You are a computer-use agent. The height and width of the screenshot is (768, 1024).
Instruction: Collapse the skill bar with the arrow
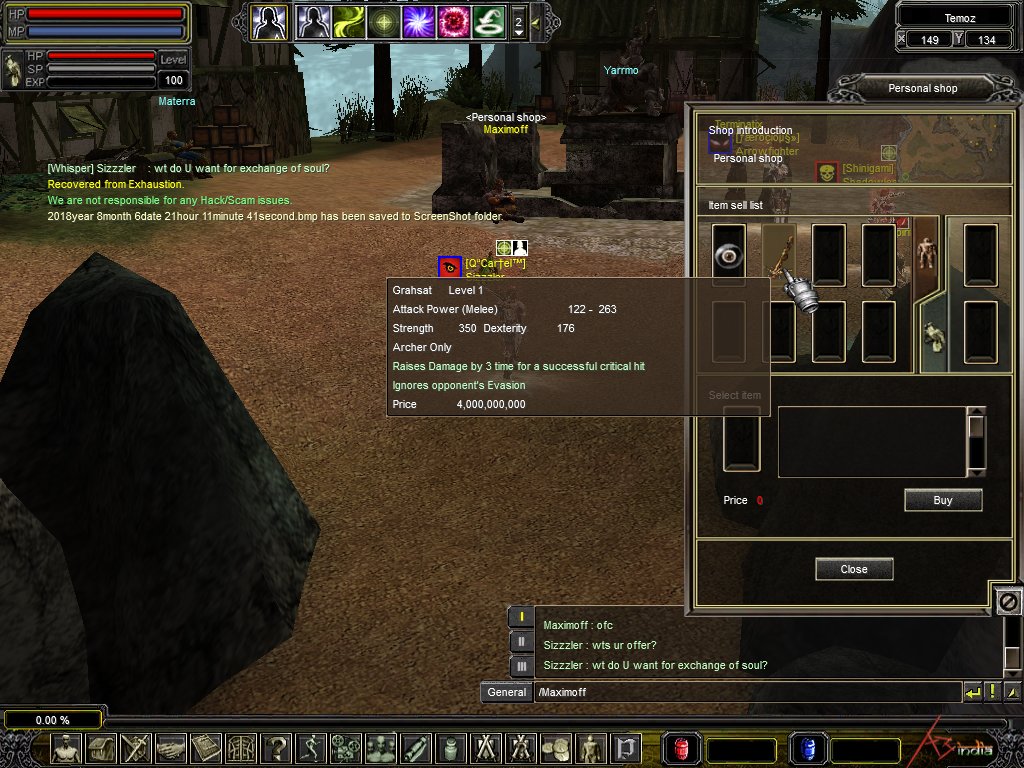coord(536,21)
